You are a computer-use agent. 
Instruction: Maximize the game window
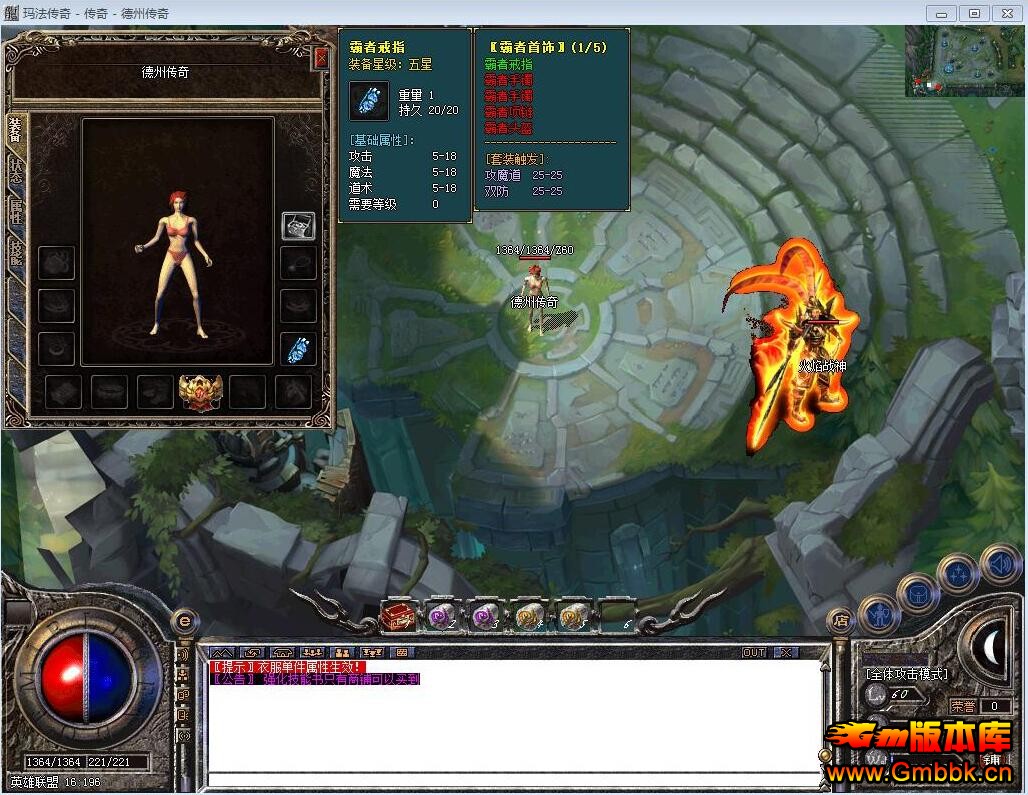(x=974, y=13)
